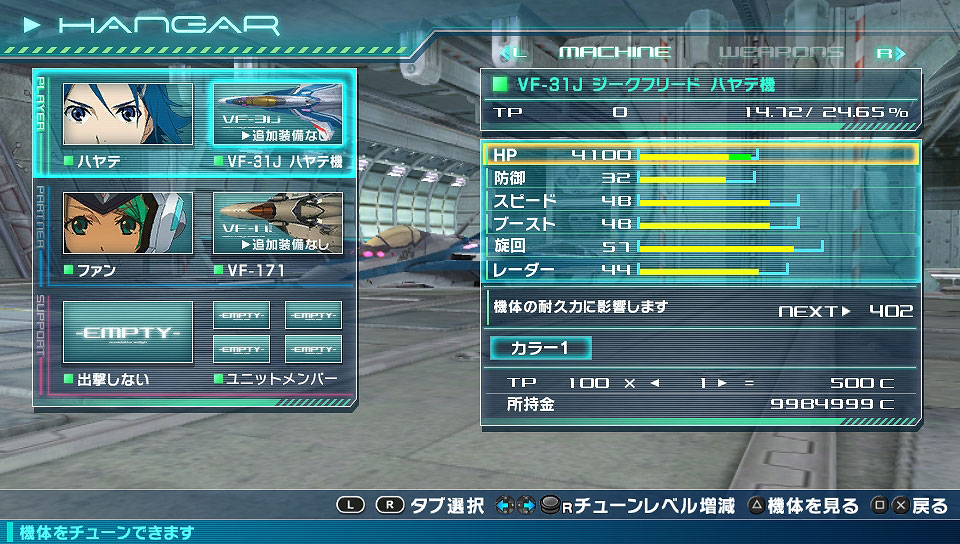Select the 旋回 turning stat row
The width and height of the screenshot is (960, 544).
click(699, 246)
